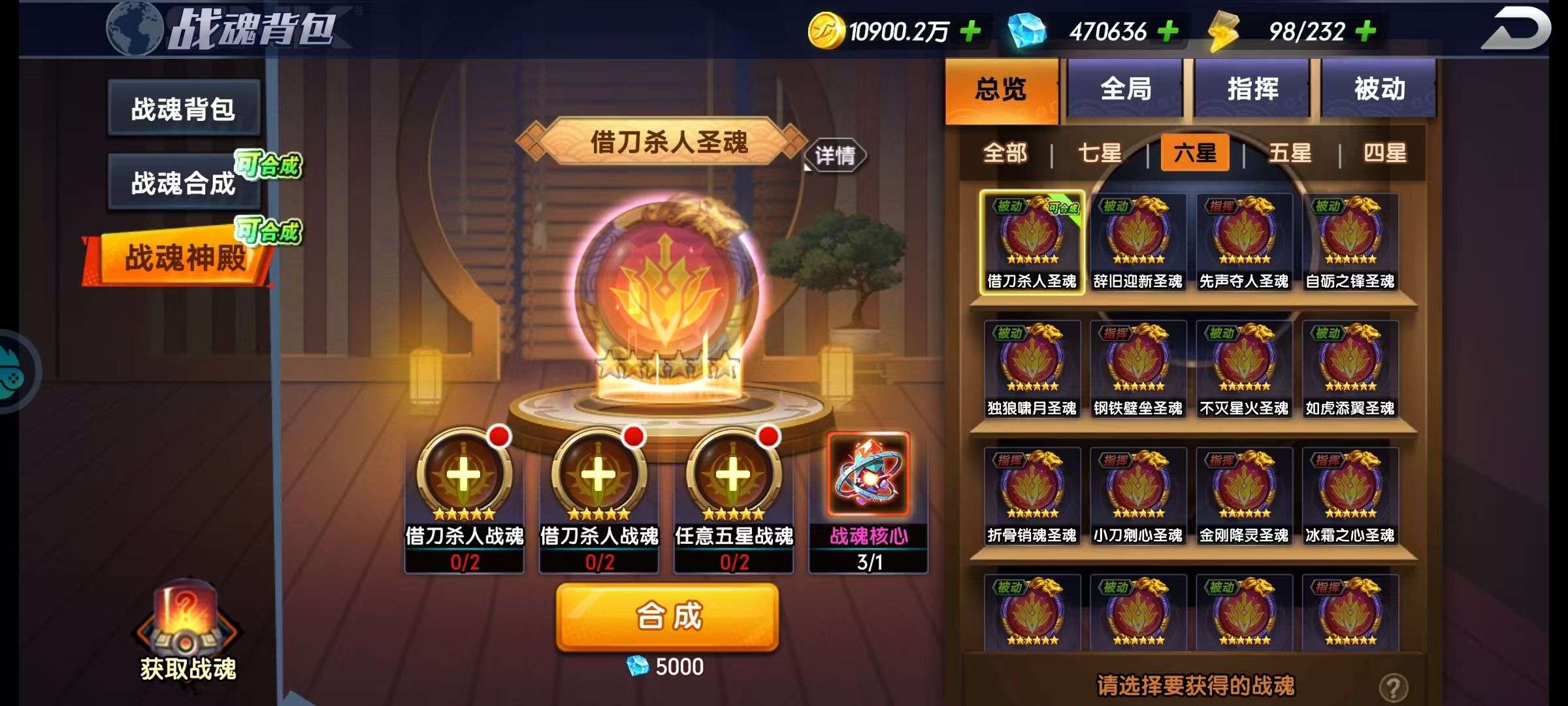Switch to the 总览 overview tab
Image resolution: width=1568 pixels, height=706 pixels.
point(1001,90)
